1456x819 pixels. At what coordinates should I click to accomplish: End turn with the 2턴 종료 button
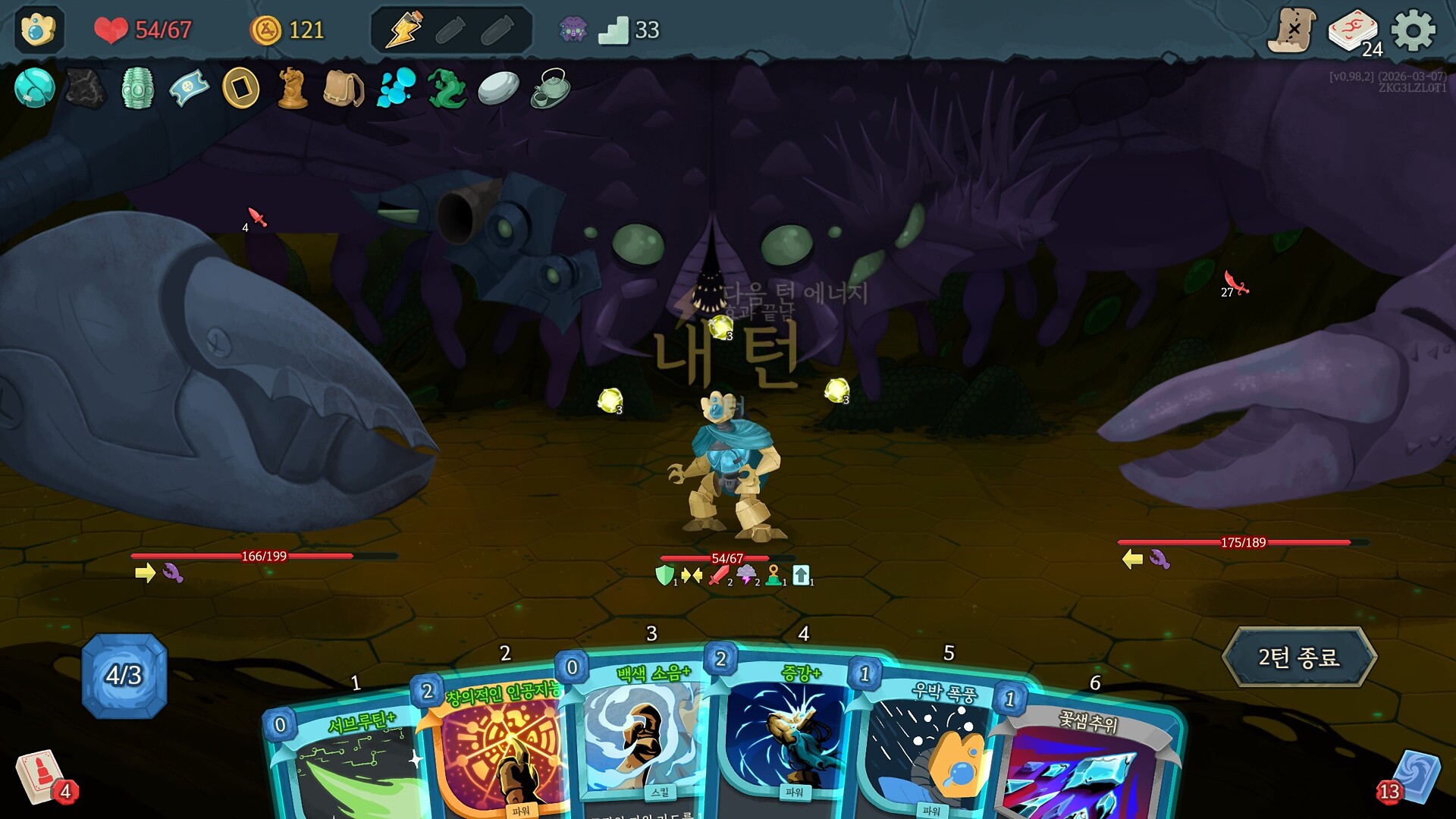tap(1299, 657)
